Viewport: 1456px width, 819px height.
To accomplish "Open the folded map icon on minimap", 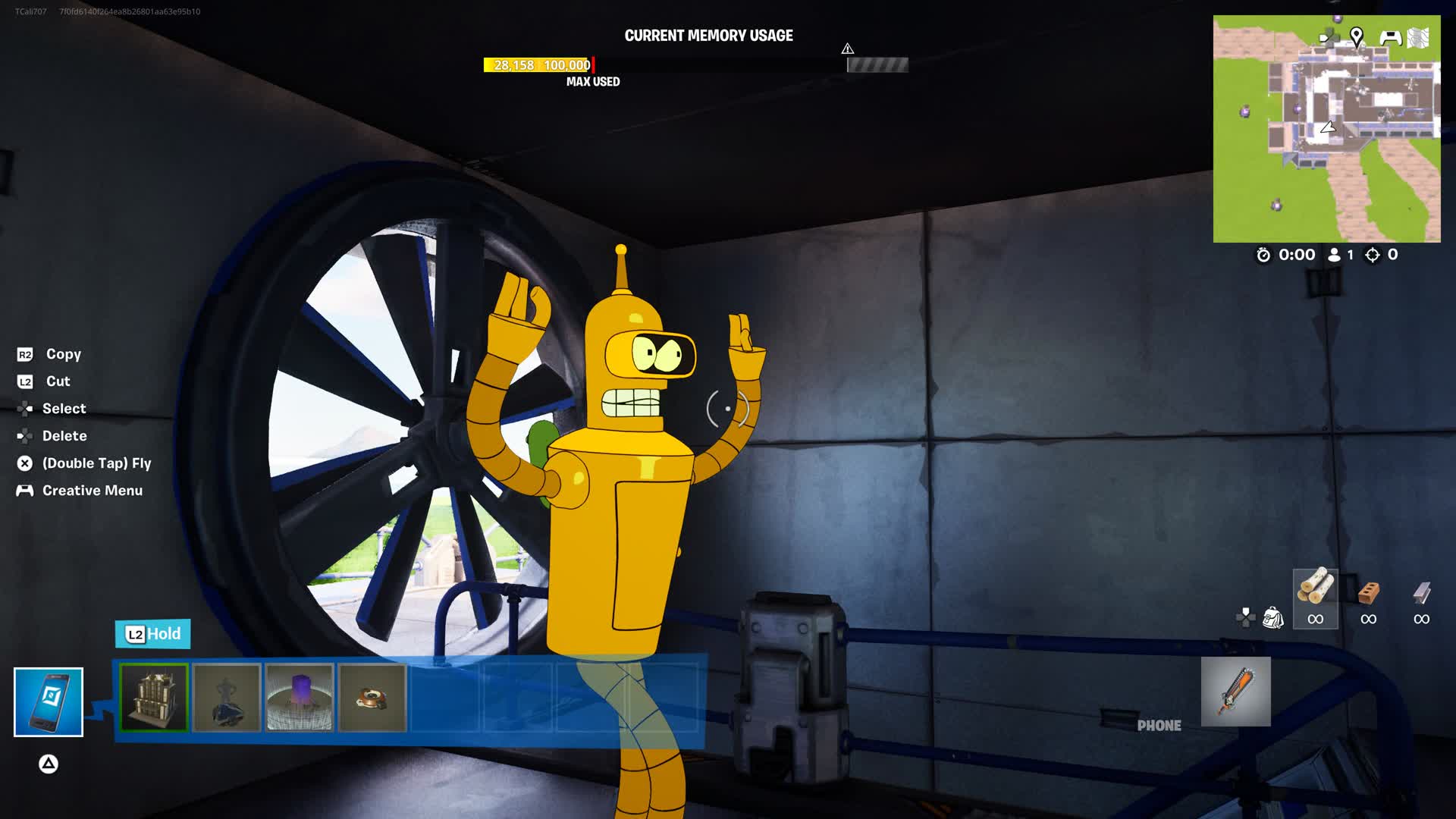I will 1418,38.
